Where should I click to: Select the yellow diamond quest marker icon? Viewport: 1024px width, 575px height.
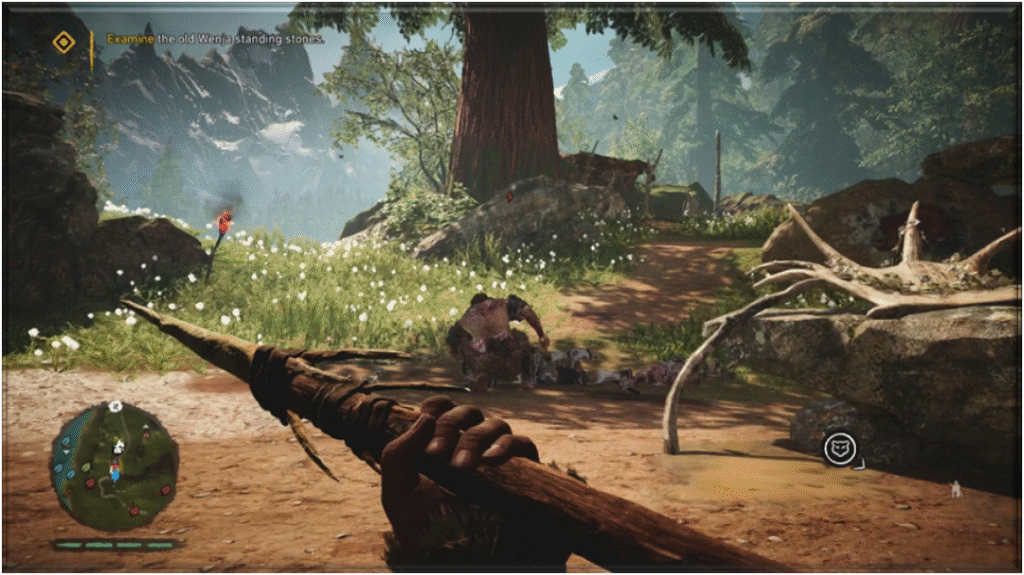[64, 41]
